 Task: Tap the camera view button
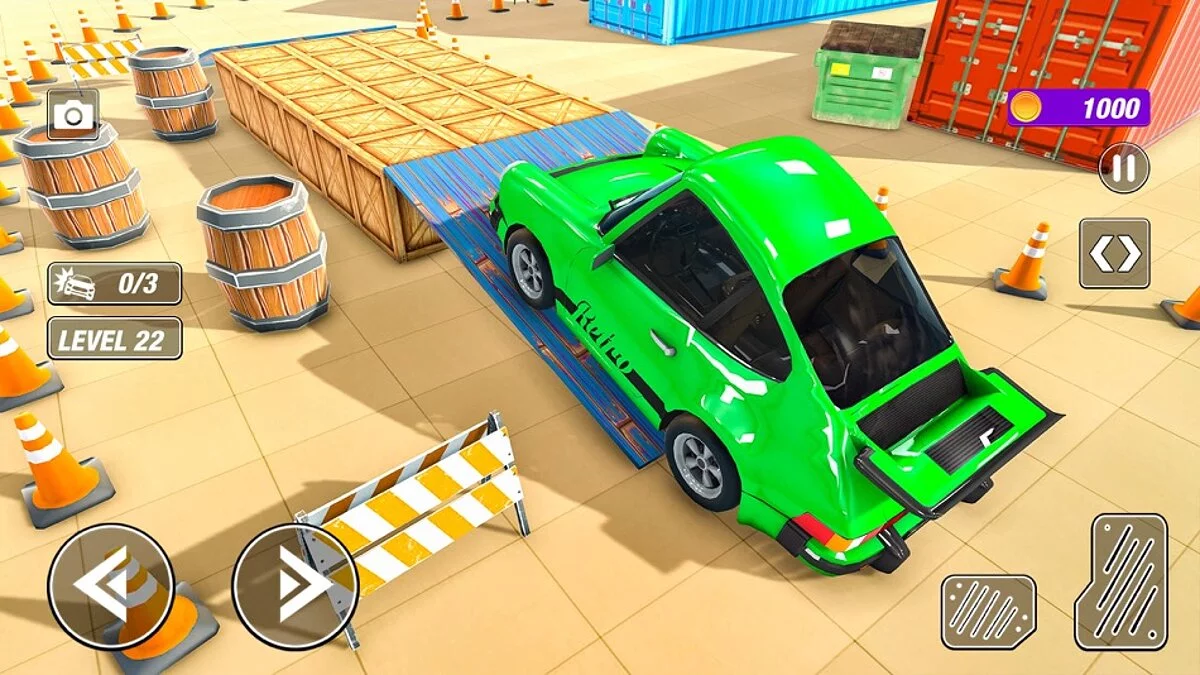click(72, 116)
